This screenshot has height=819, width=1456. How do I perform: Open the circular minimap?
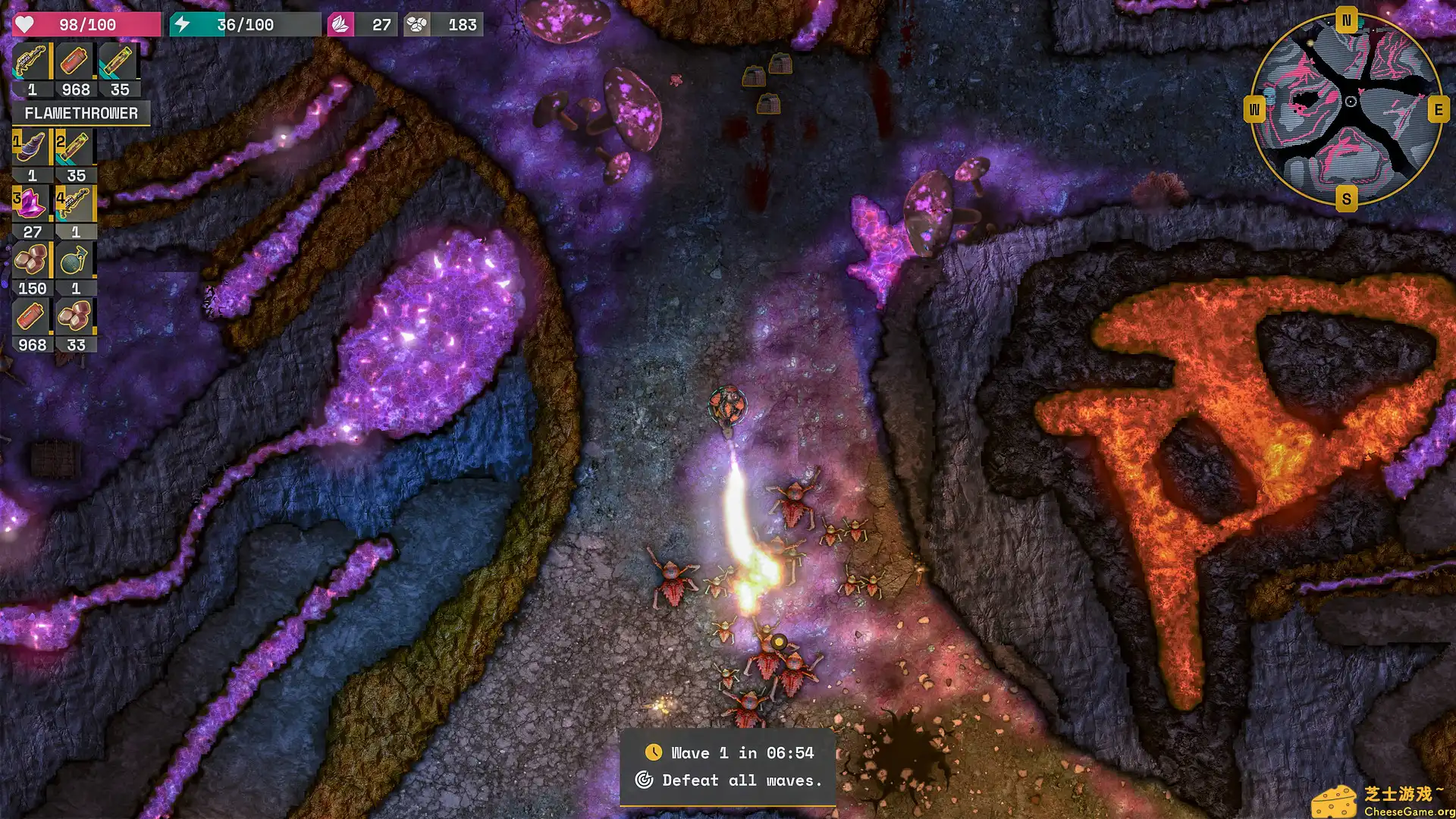[x=1347, y=109]
